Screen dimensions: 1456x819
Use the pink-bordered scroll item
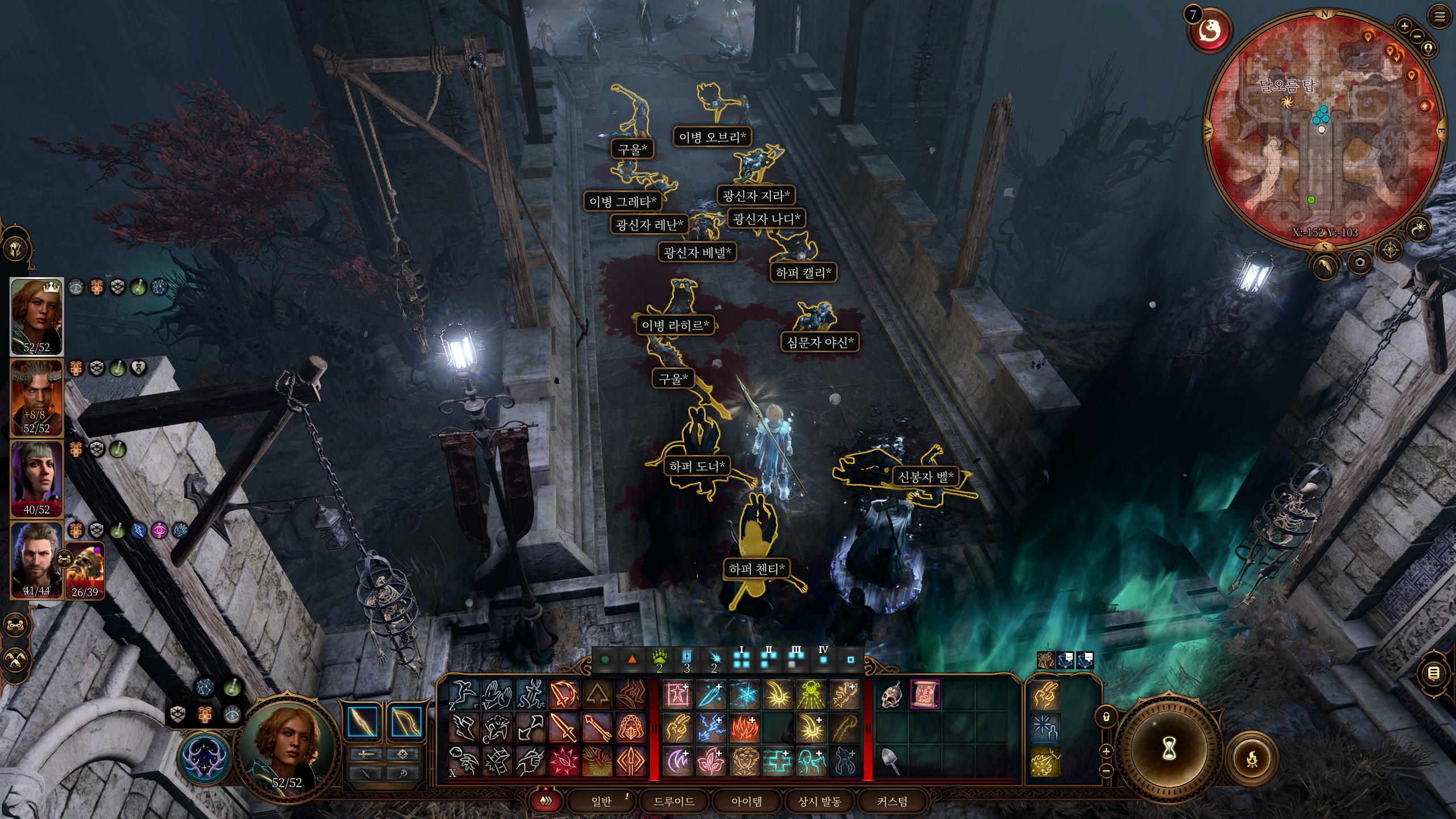coord(925,695)
